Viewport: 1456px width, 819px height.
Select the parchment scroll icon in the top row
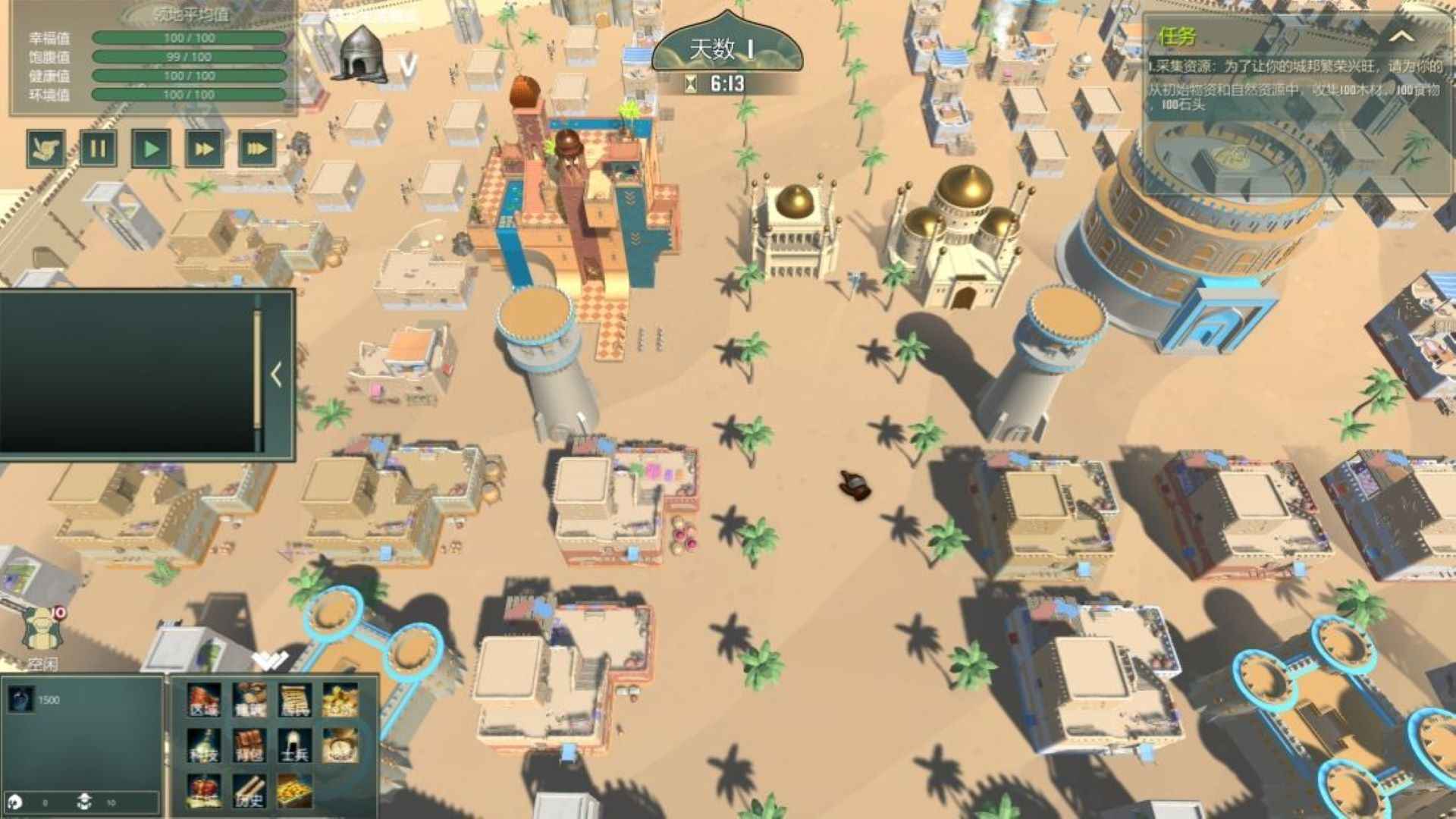(x=294, y=700)
